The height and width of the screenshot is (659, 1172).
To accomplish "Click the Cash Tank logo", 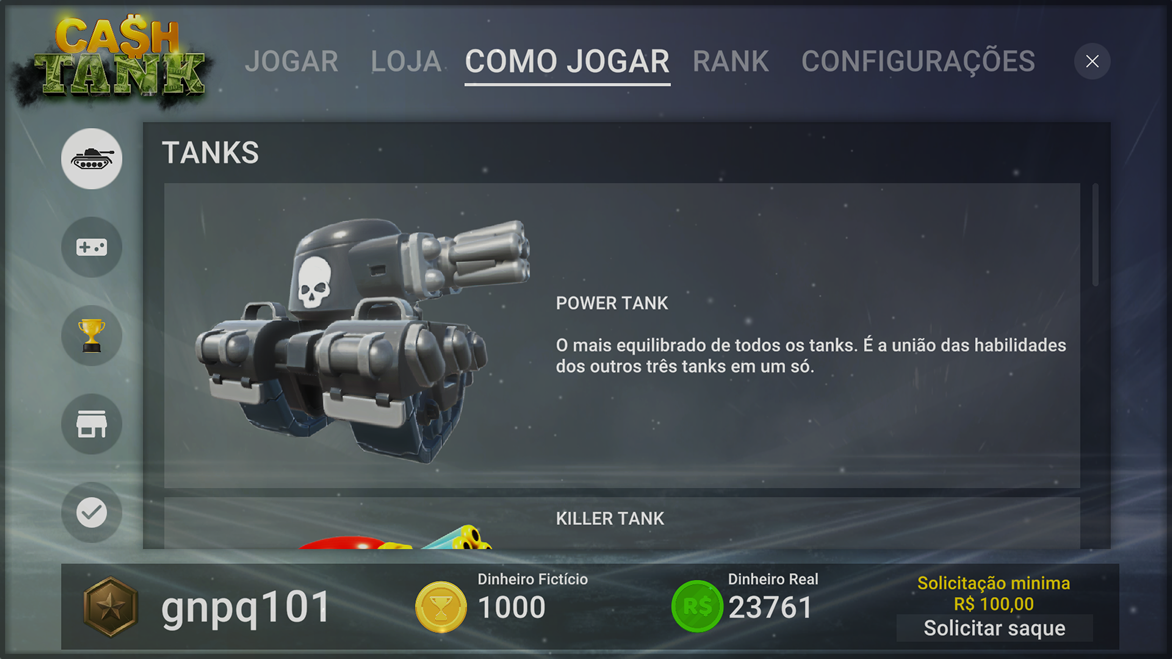I will coord(112,60).
